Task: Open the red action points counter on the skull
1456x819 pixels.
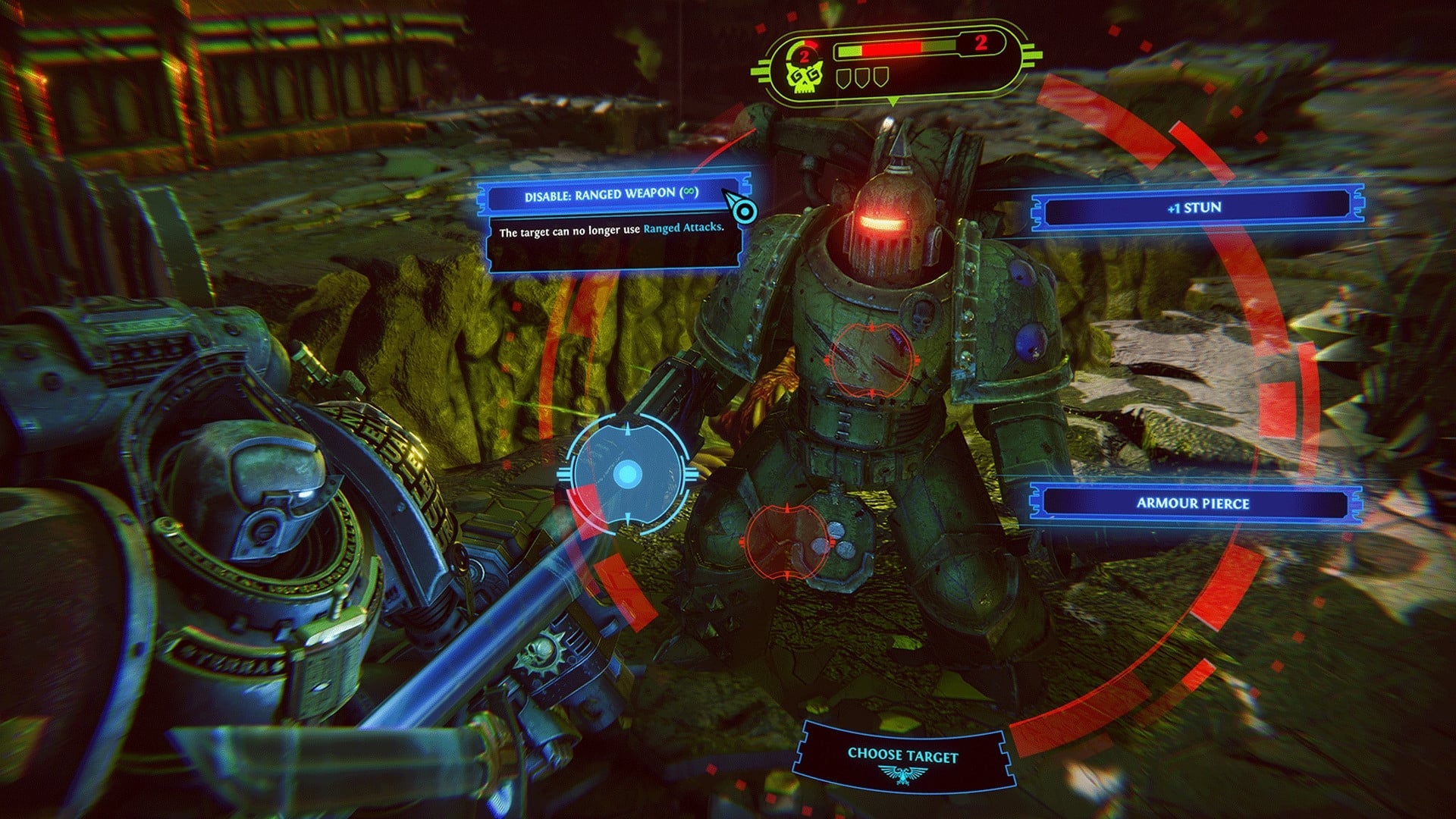Action: pyautogui.click(x=804, y=55)
